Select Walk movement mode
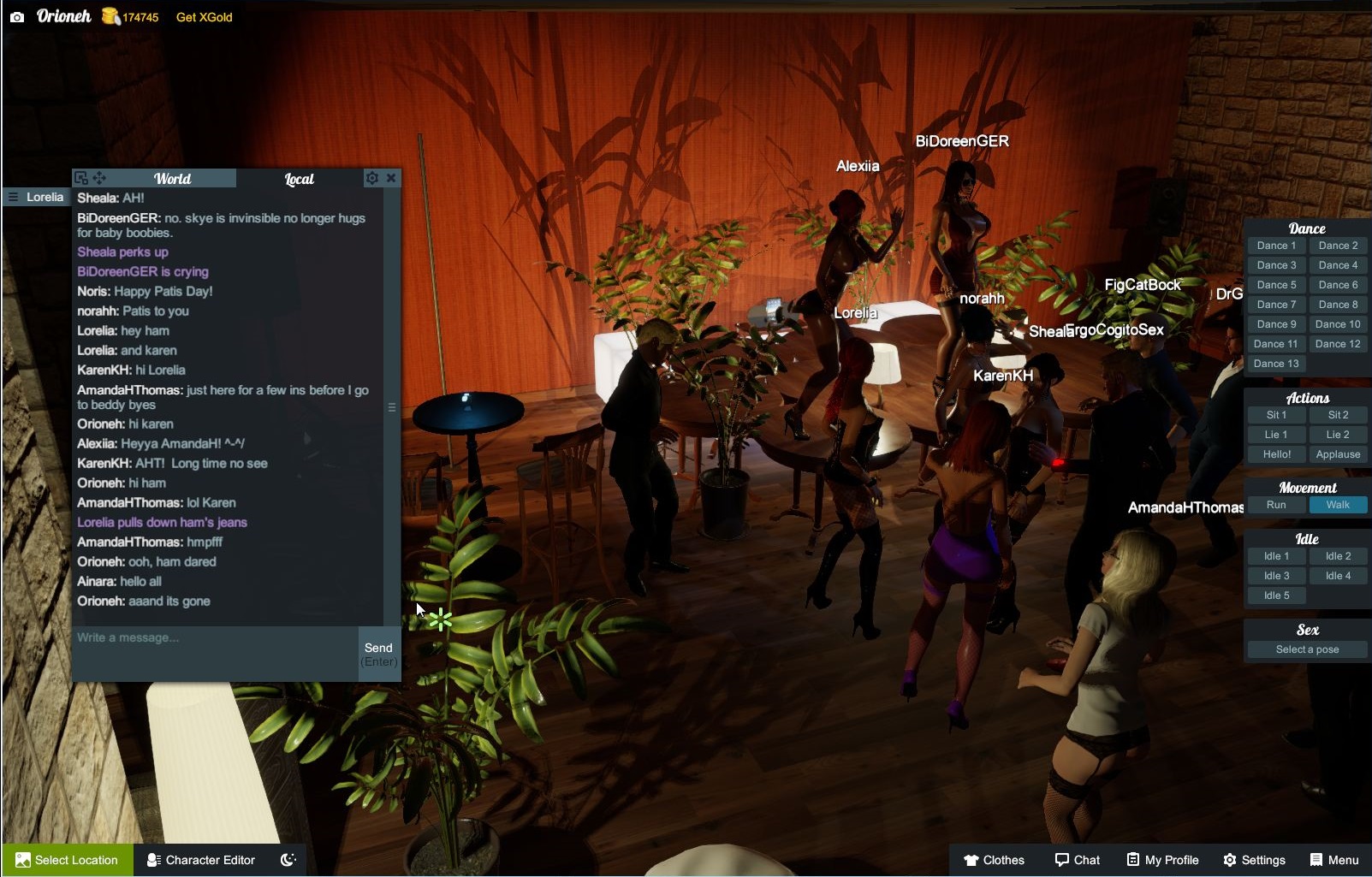The height and width of the screenshot is (877, 1372). click(1338, 505)
